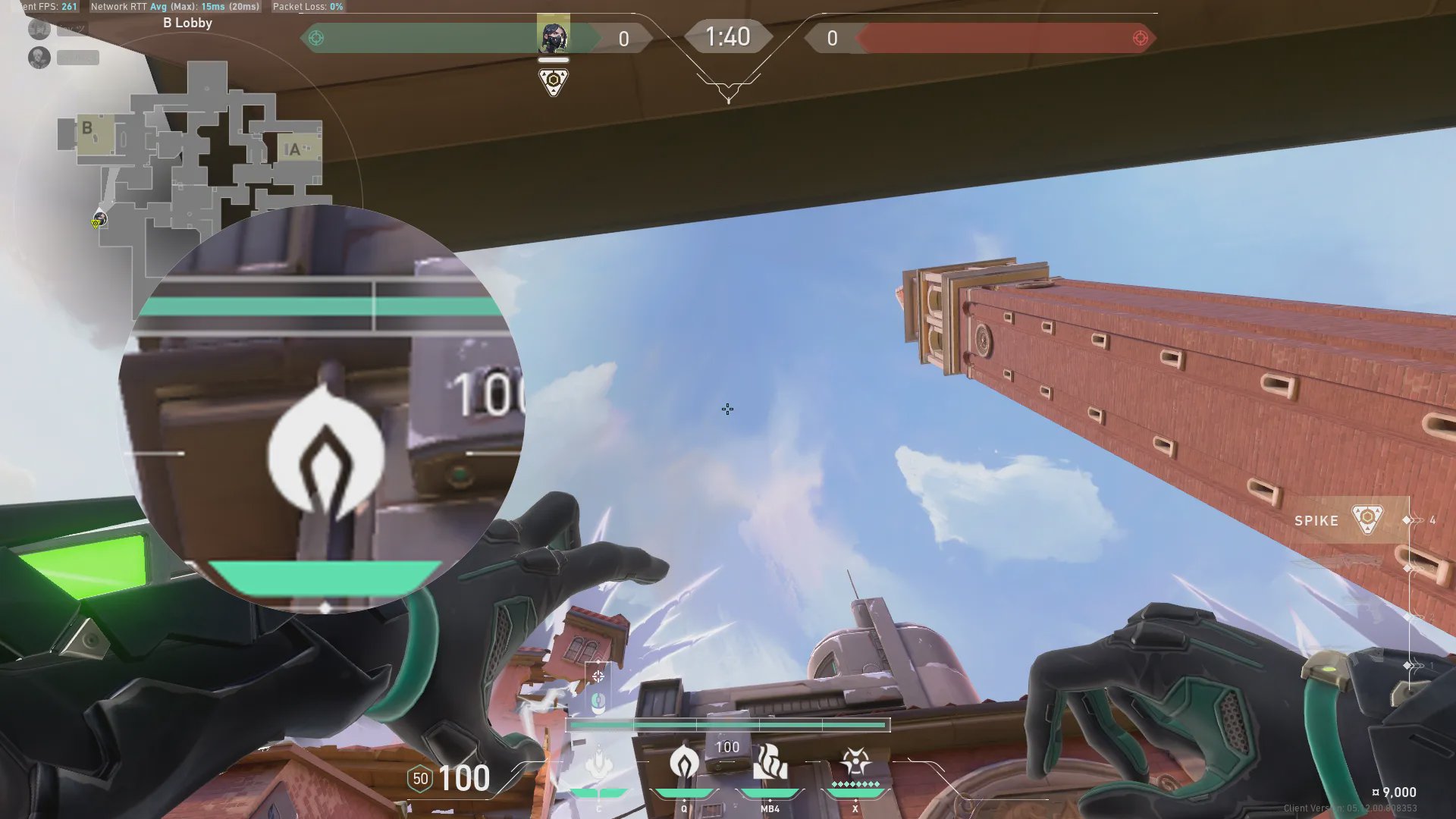Screen dimensions: 1456x819
Task: Trigger the Viper's Pit ultimate icon
Action: pos(855,761)
